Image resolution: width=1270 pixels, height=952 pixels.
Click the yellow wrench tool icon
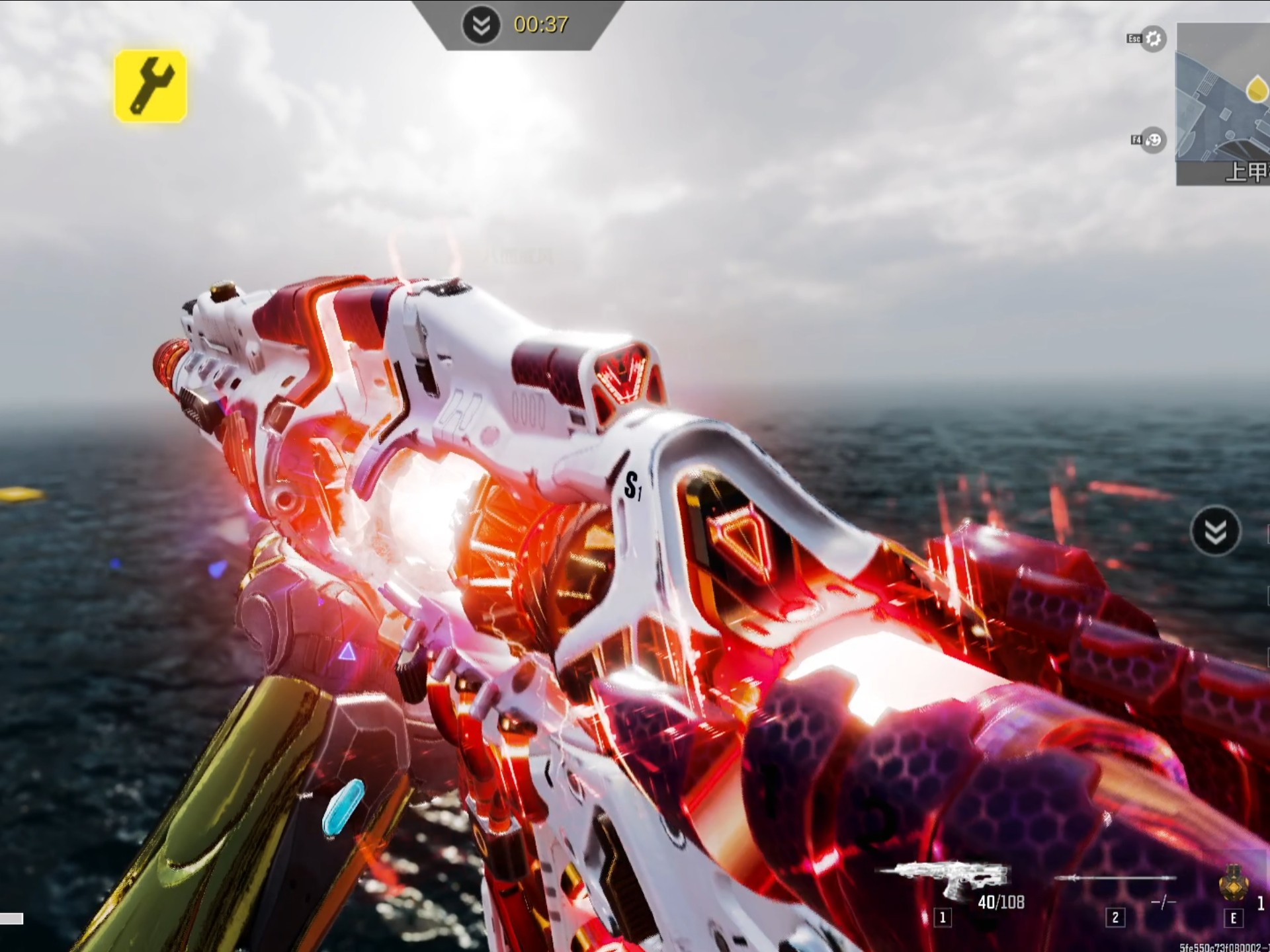pos(150,86)
